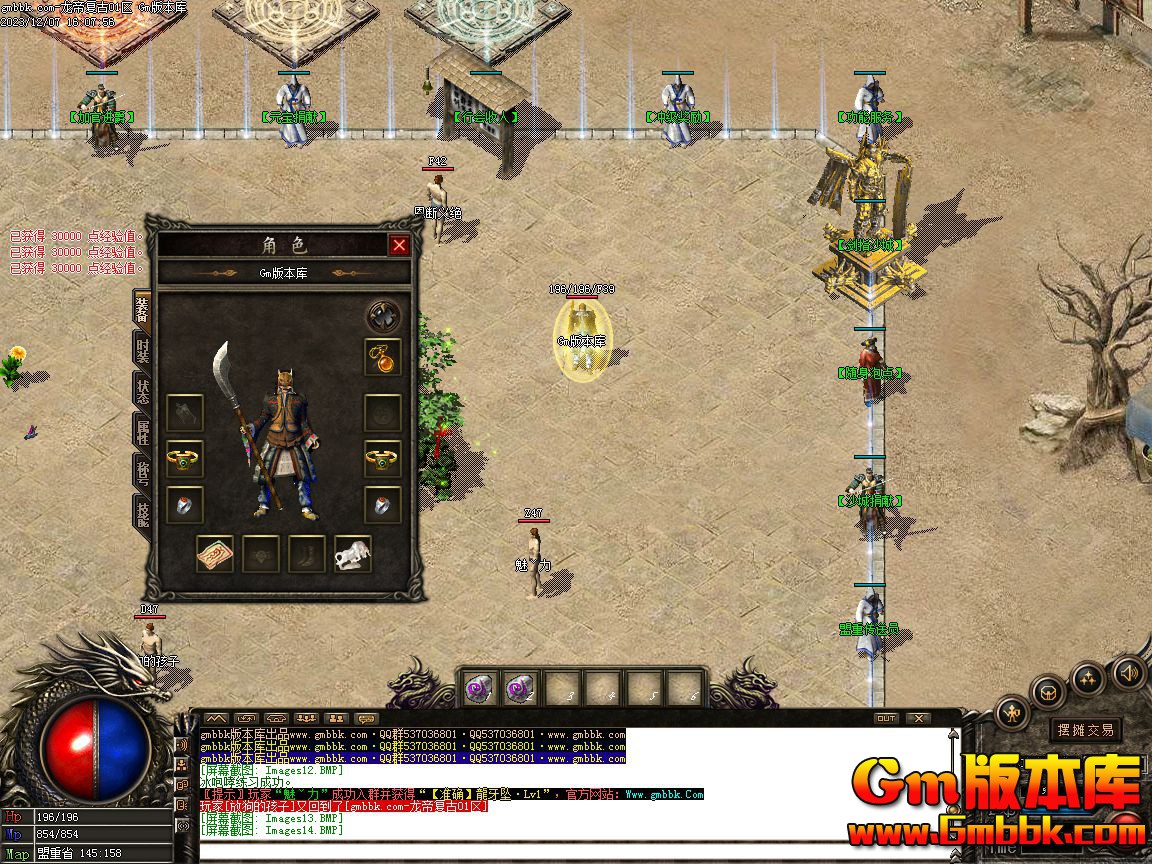
Task: Click the OUT button above the chat
Action: [x=886, y=718]
